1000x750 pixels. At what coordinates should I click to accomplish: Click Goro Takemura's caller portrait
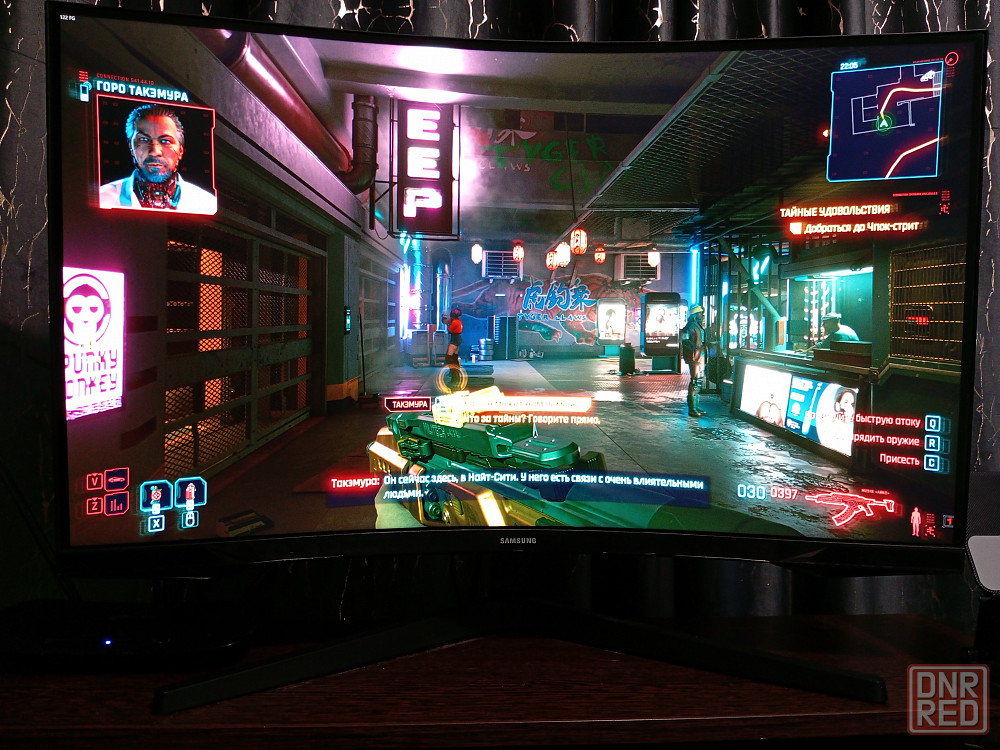coord(156,156)
